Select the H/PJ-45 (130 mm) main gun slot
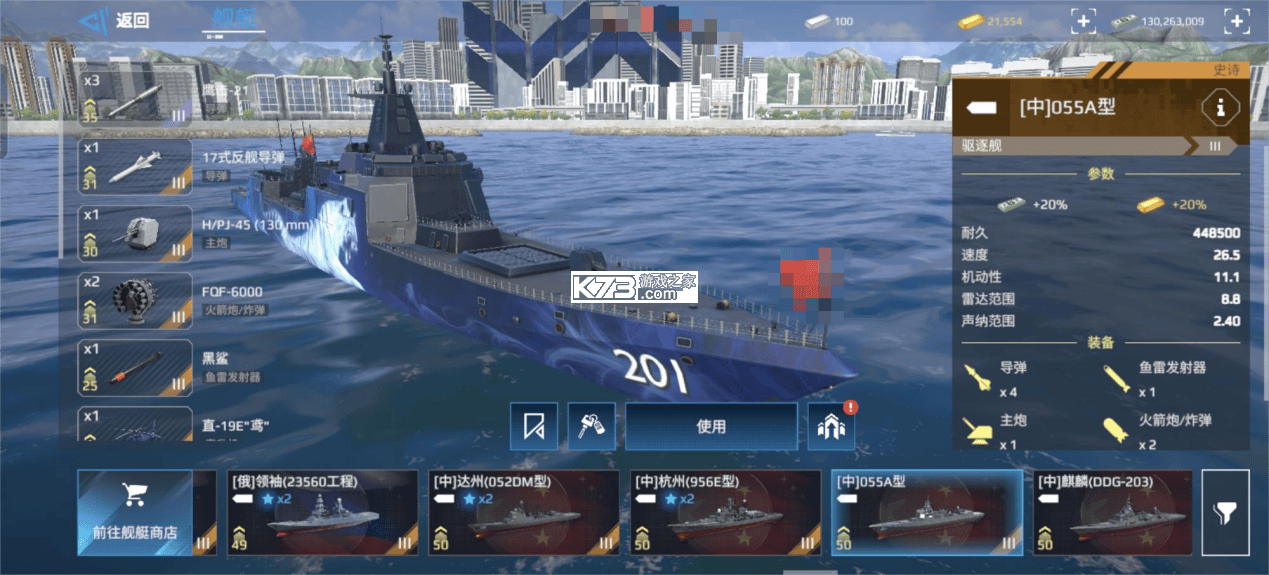Viewport: 1269px width, 575px height. point(136,233)
